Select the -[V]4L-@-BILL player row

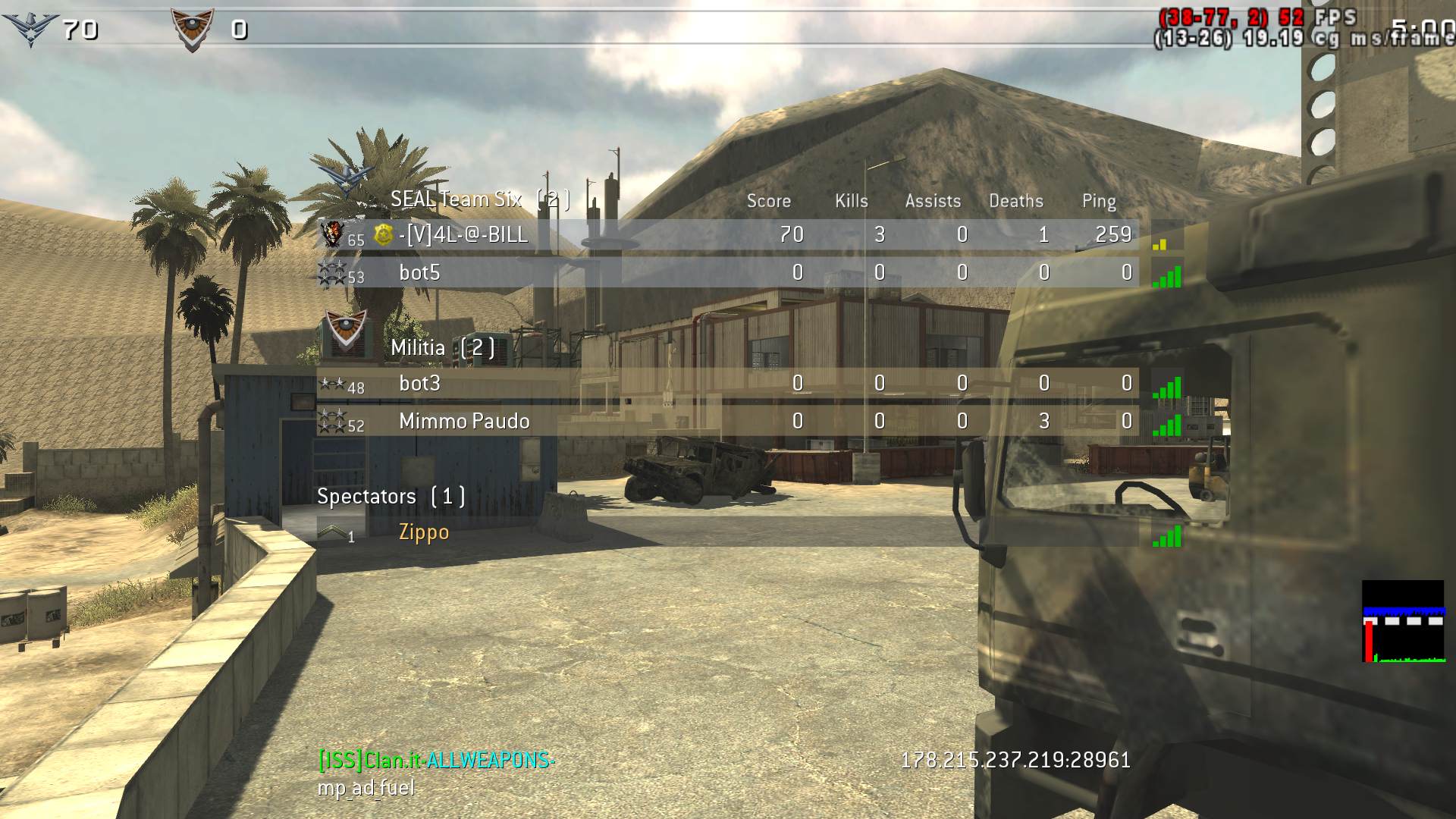point(463,235)
